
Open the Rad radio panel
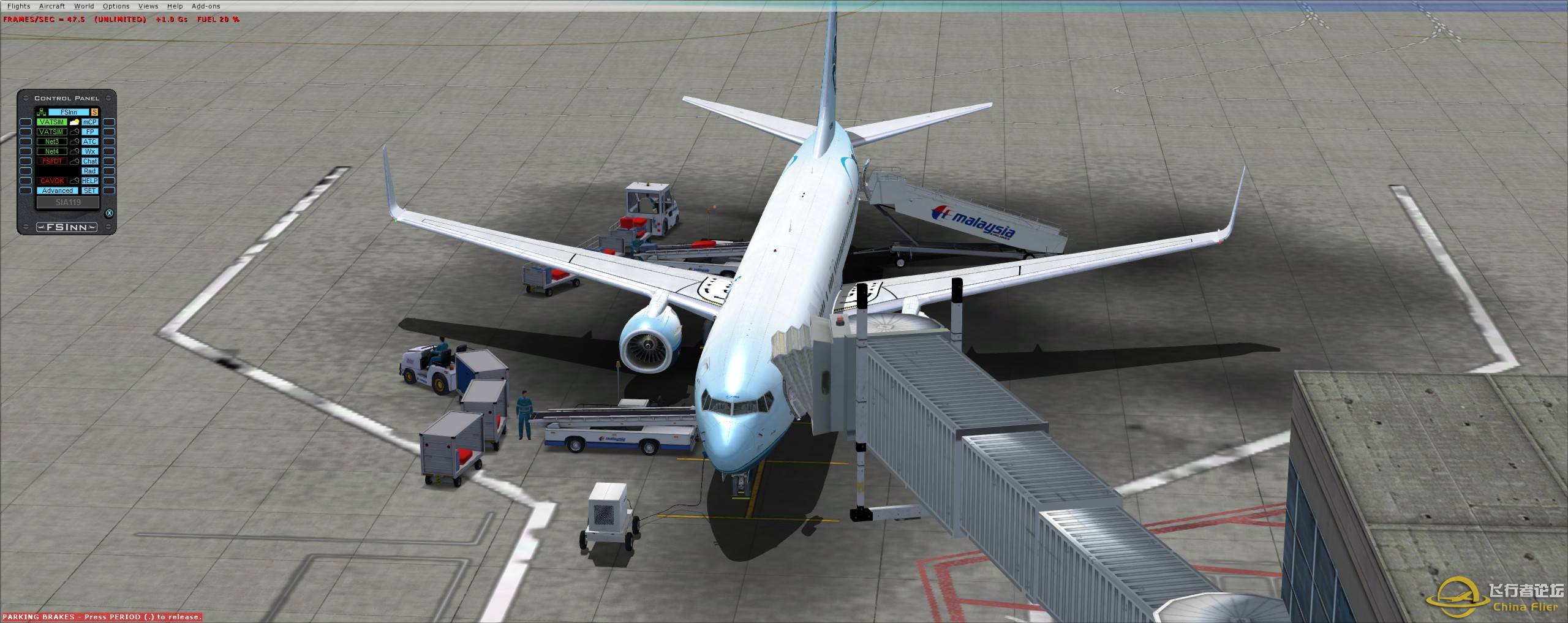coord(90,171)
